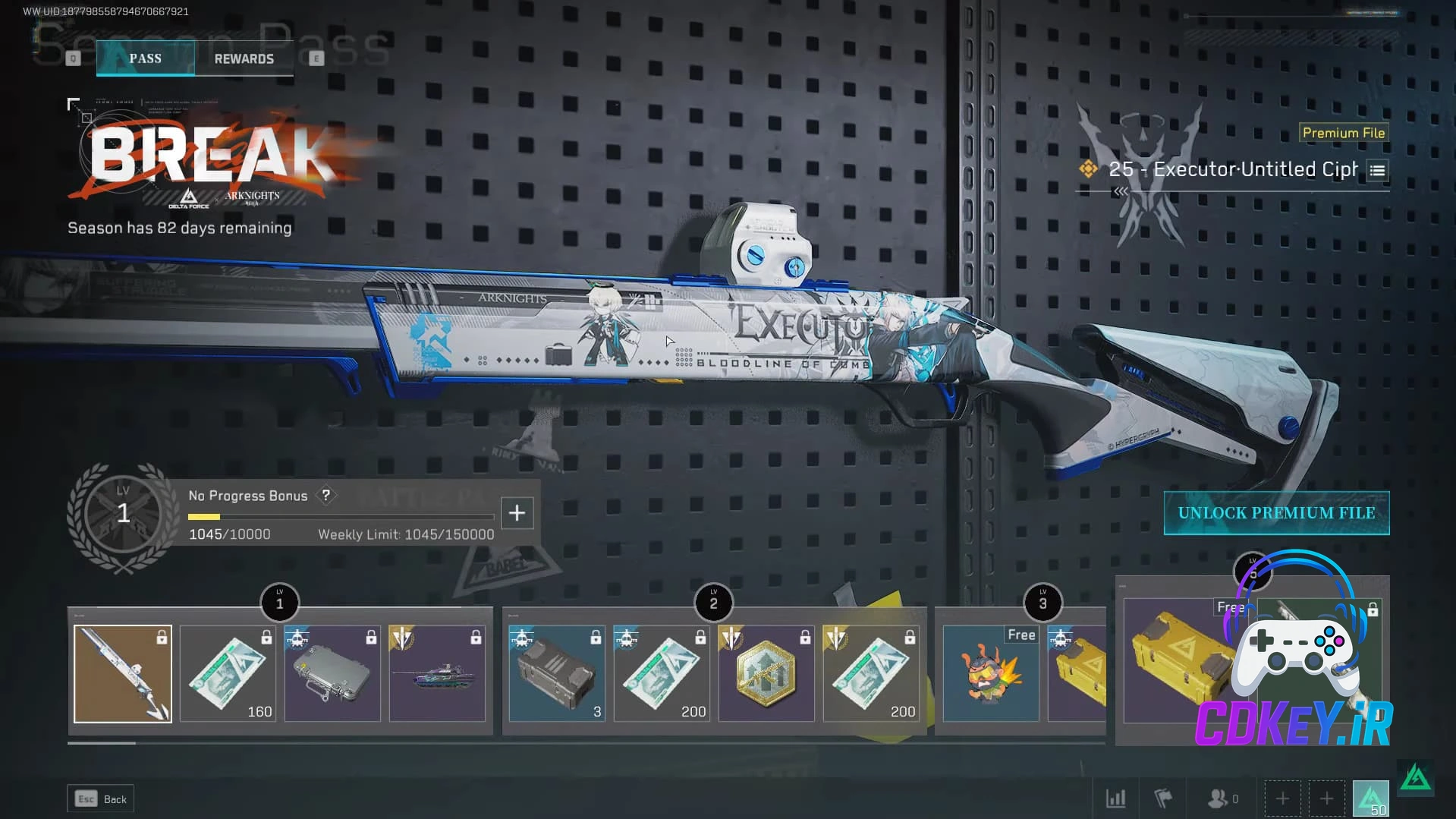Switch to the REWARDS tab
The image size is (1456, 819).
pyautogui.click(x=244, y=58)
